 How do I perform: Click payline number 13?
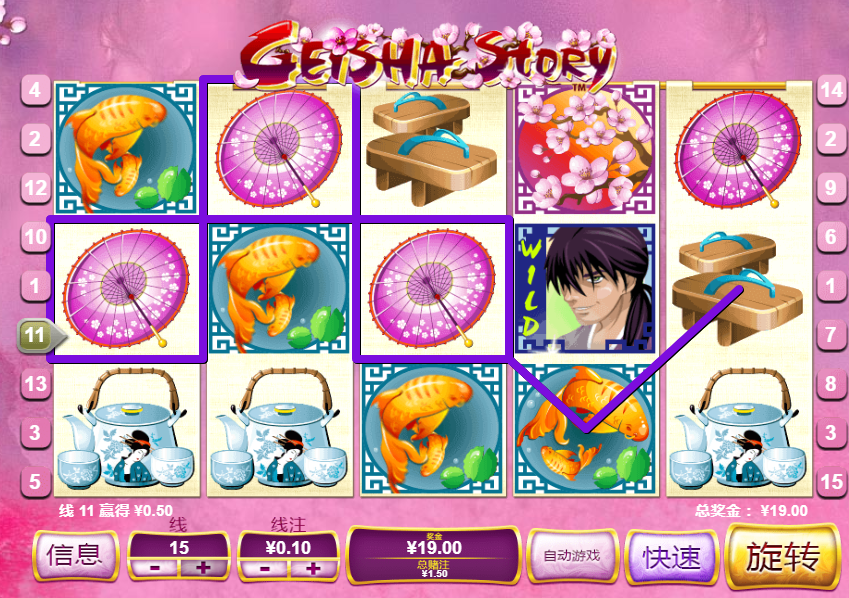click(34, 385)
